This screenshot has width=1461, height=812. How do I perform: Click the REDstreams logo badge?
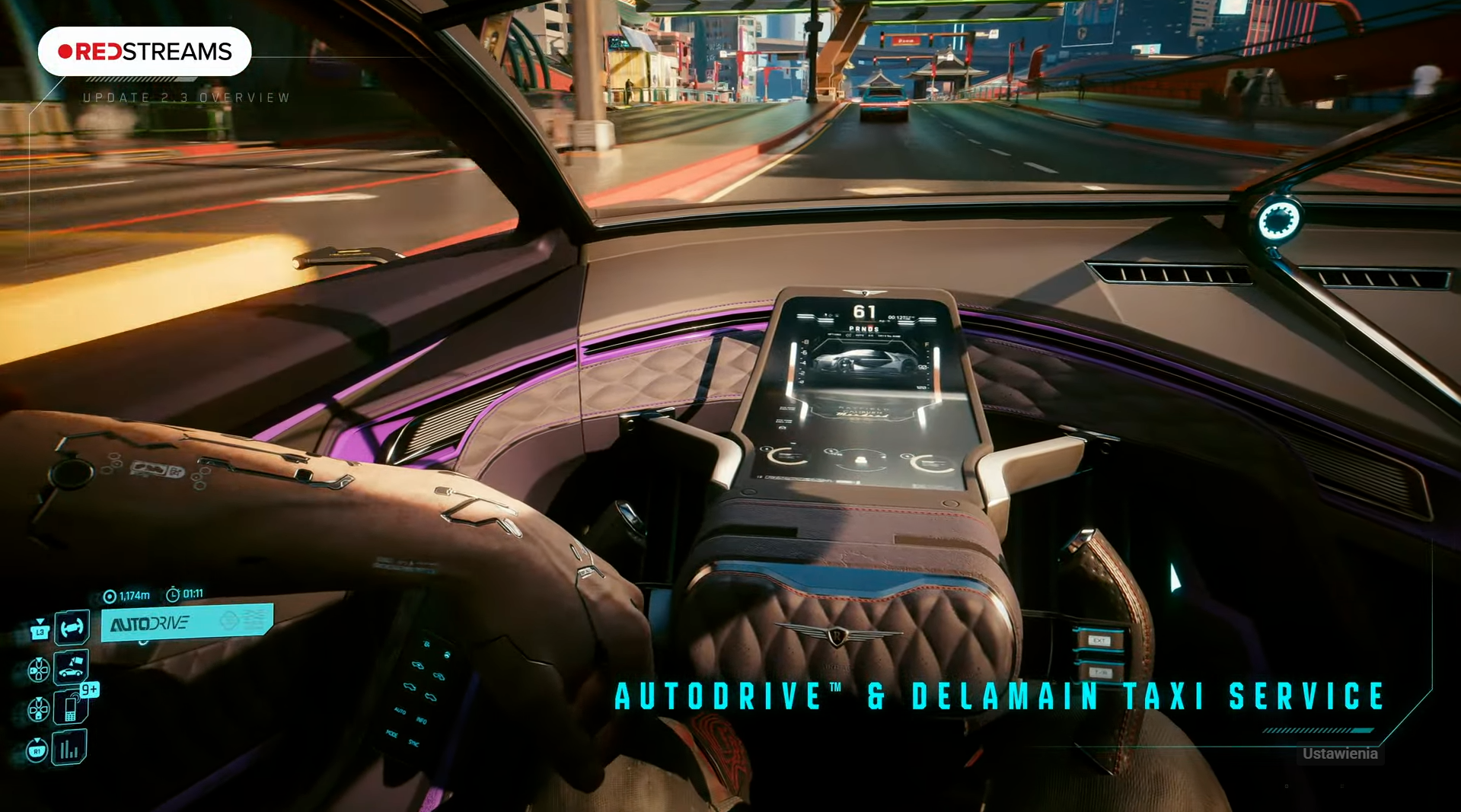click(x=145, y=52)
